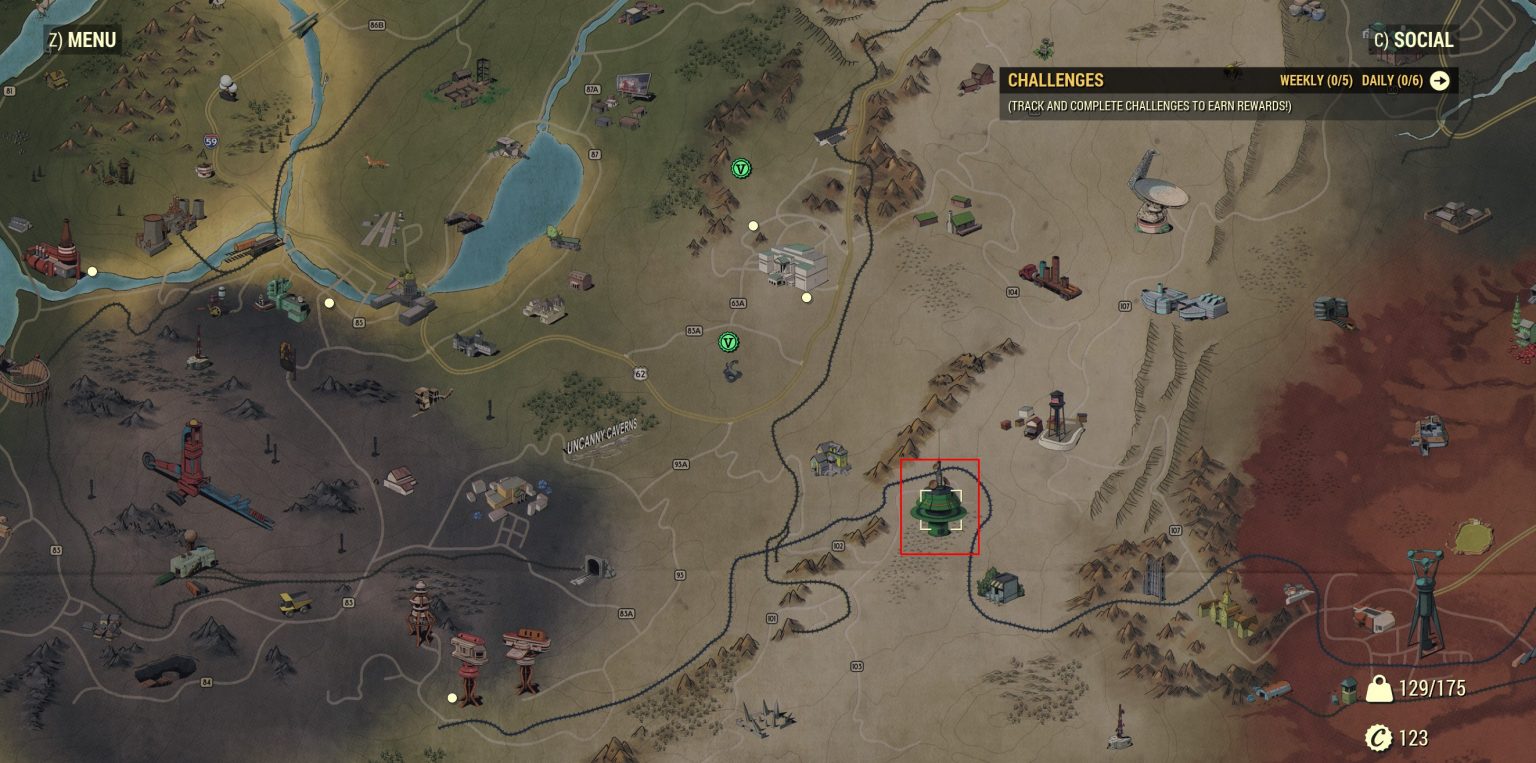Open challenges via the arrow button
1536x763 pixels.
click(1438, 81)
